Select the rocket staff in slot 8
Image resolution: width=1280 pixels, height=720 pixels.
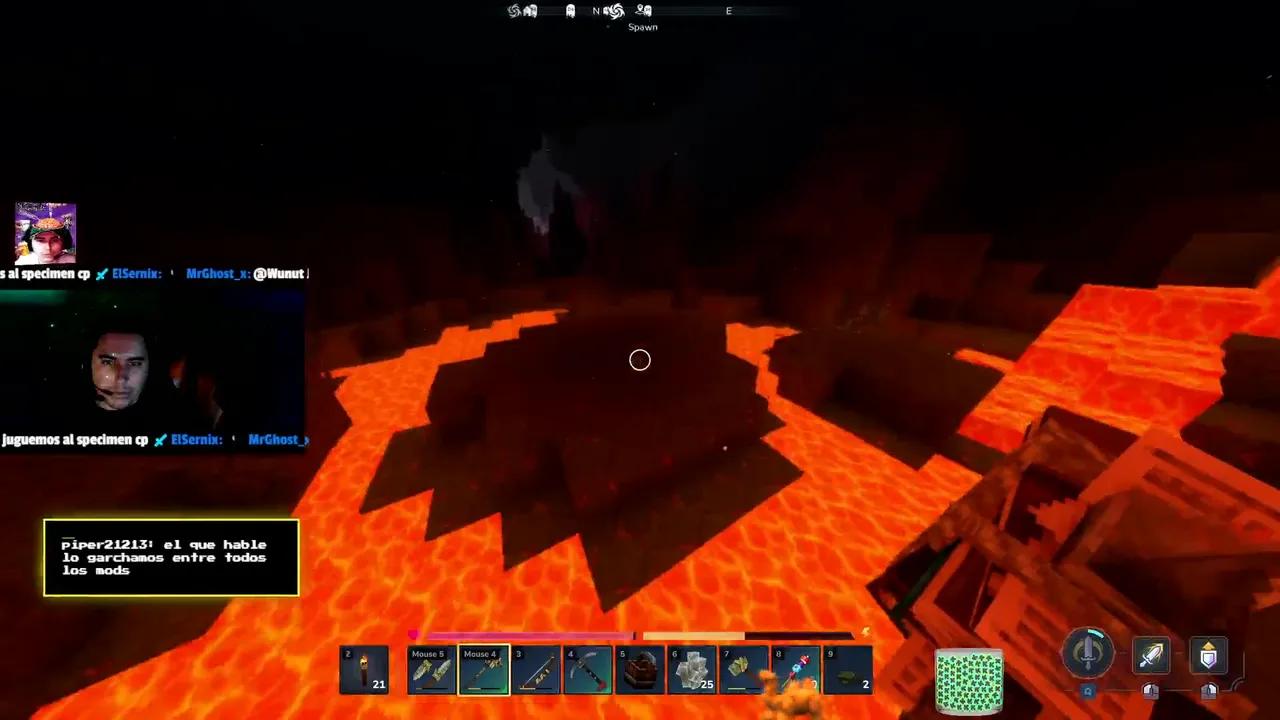click(x=796, y=669)
